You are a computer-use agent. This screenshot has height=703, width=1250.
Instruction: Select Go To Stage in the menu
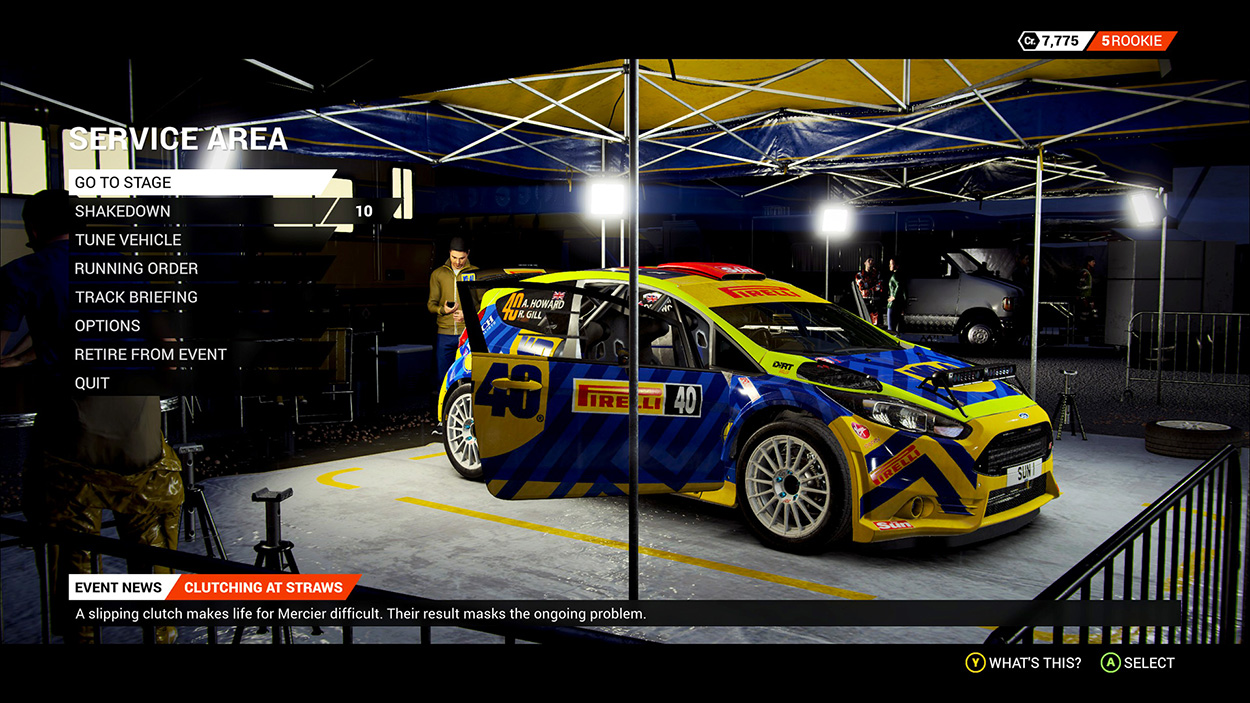coord(123,183)
